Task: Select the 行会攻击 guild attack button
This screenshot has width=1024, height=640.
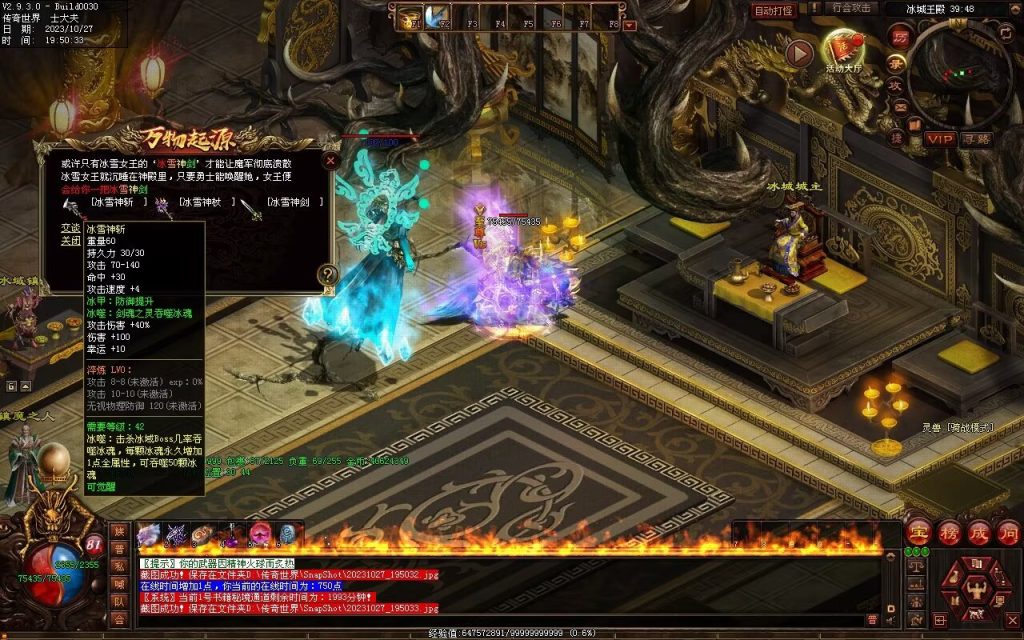Action: (x=853, y=8)
